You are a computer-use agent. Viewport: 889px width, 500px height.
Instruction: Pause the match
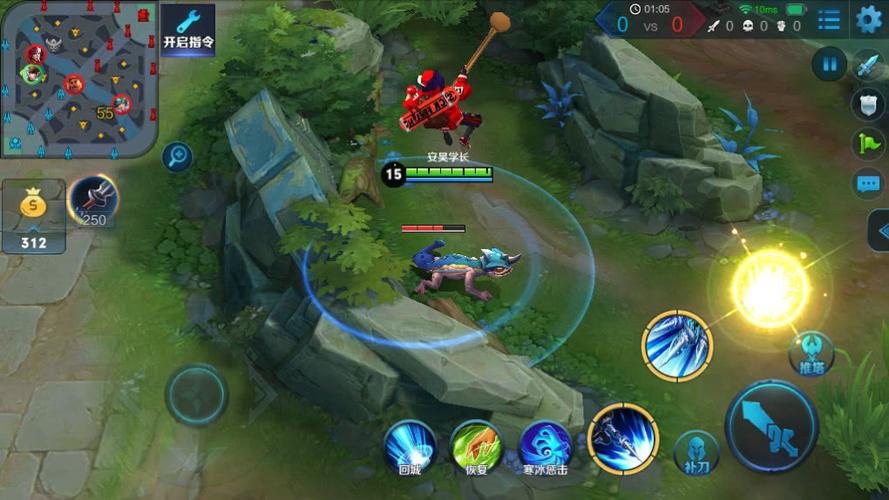[x=829, y=65]
